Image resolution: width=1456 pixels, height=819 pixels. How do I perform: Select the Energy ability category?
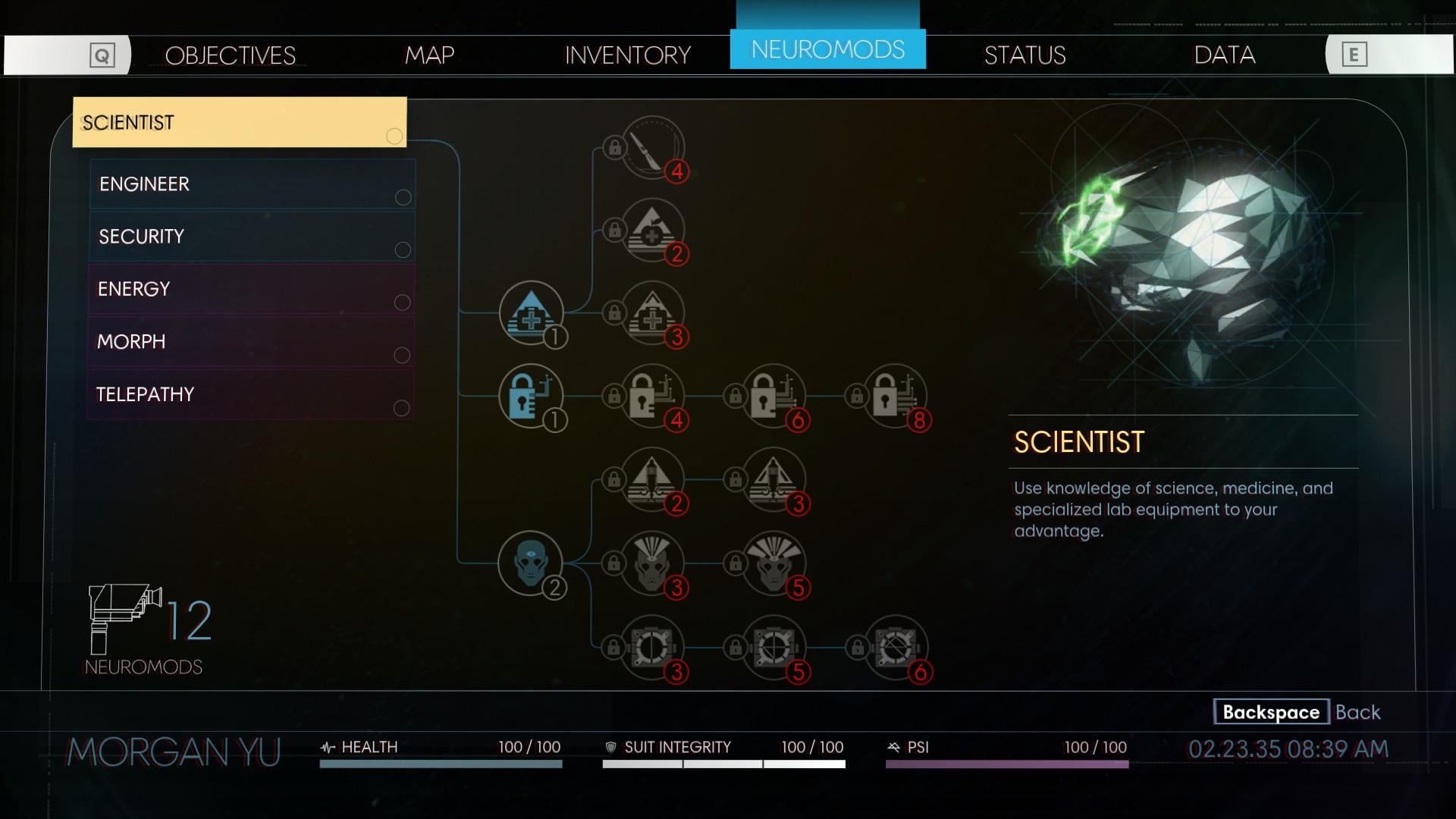(252, 289)
